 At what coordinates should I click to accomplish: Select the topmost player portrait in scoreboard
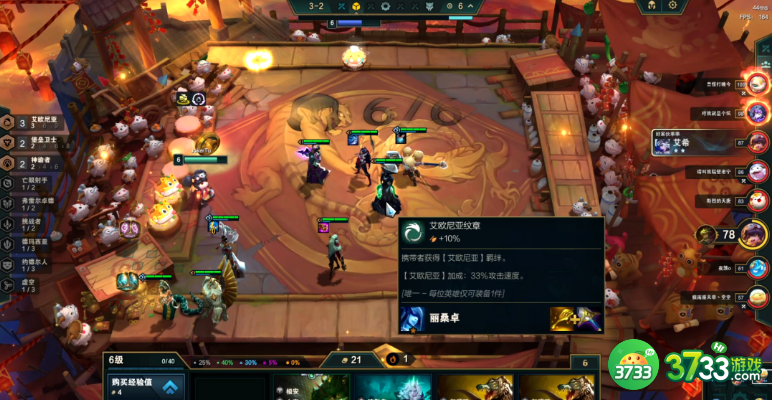pos(753,84)
